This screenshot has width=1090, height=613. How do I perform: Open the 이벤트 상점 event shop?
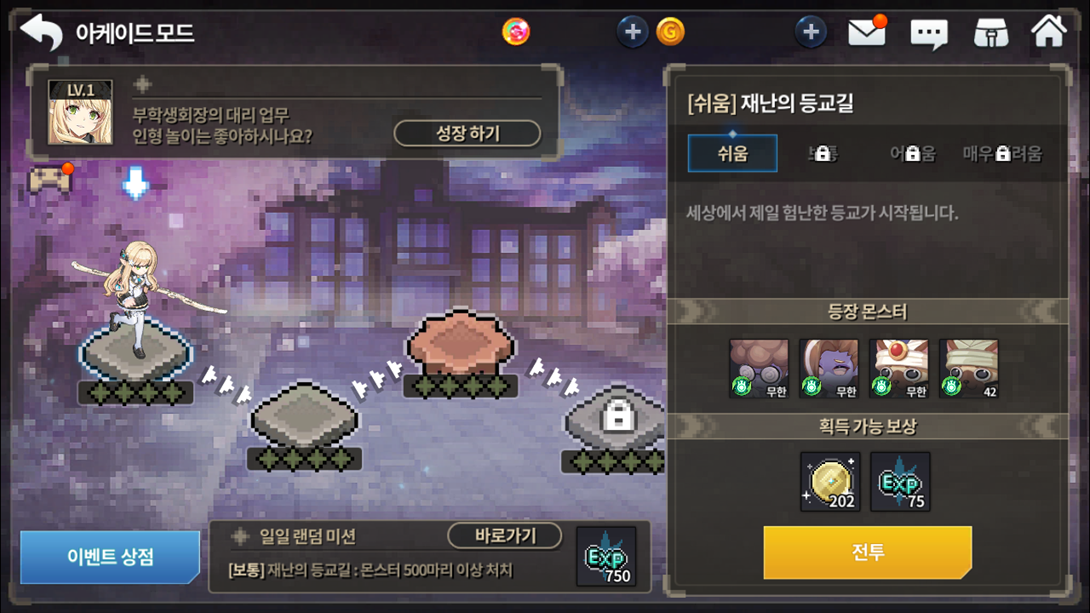coord(109,557)
